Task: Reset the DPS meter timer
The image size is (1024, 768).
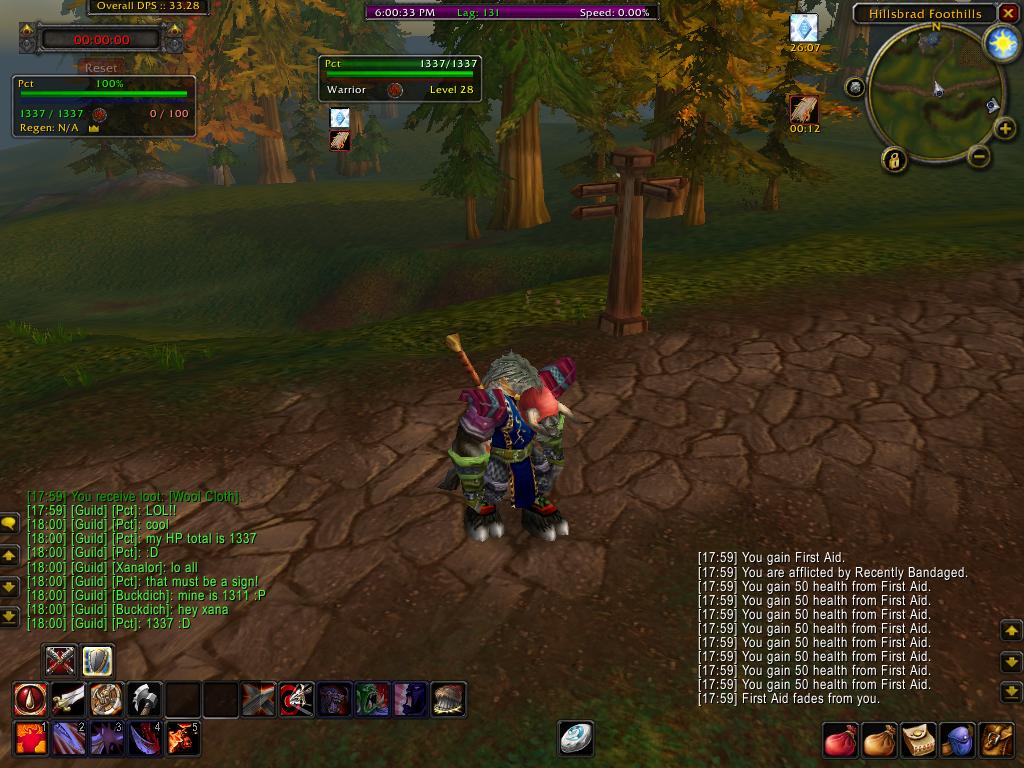Action: pos(101,68)
